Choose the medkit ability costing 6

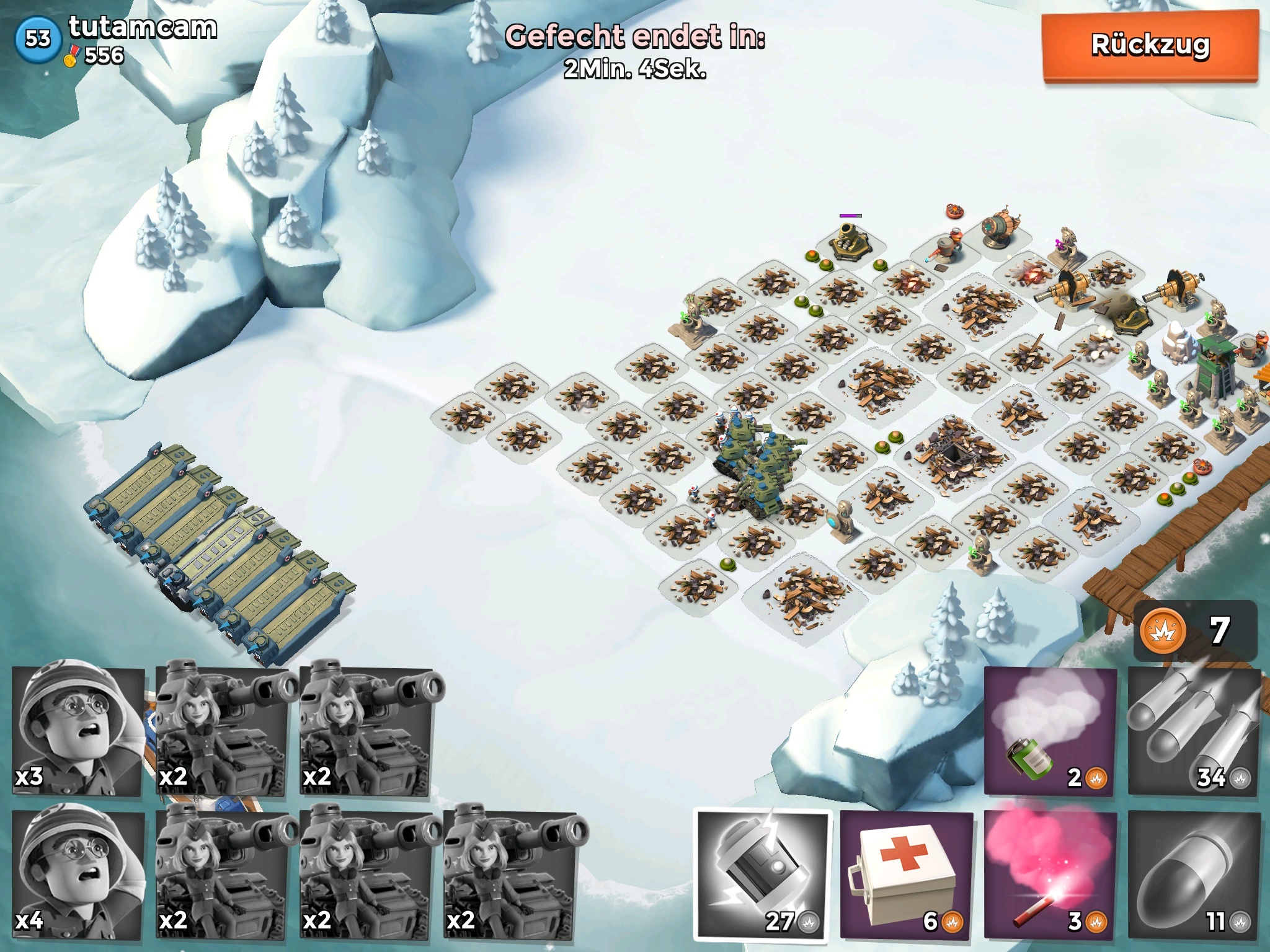click(906, 875)
